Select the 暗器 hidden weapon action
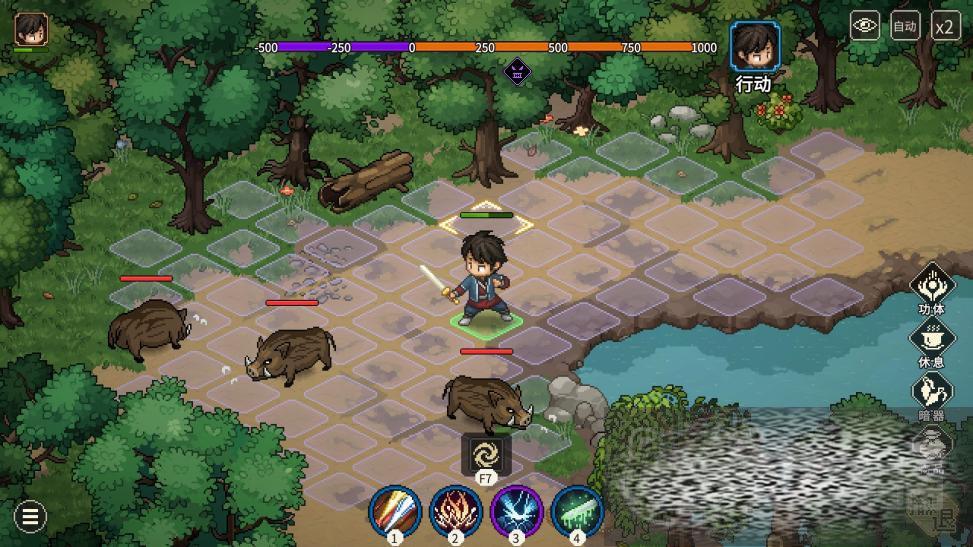The width and height of the screenshot is (973, 547). pos(932,391)
